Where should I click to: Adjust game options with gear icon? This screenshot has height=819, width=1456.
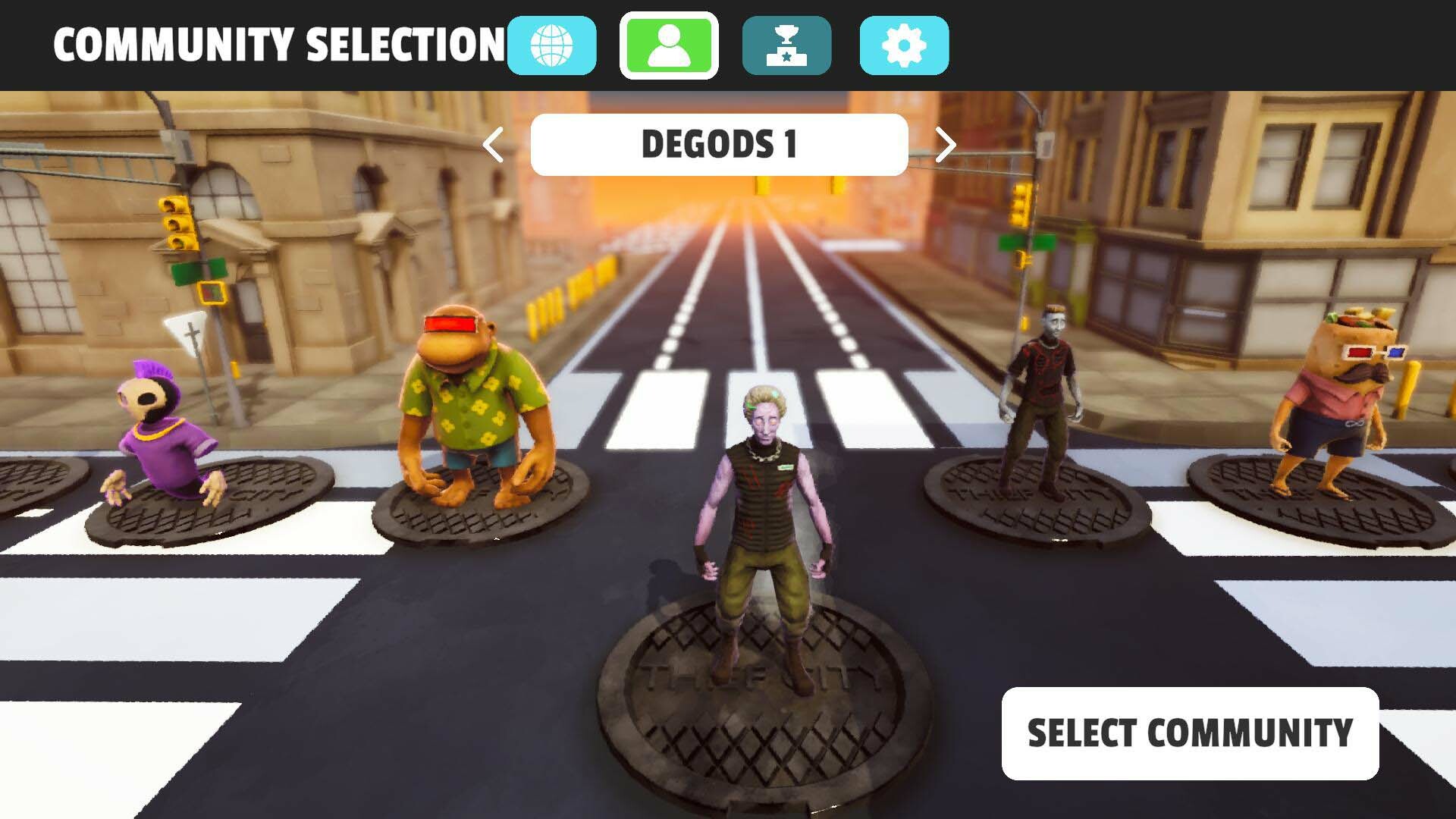(x=902, y=45)
